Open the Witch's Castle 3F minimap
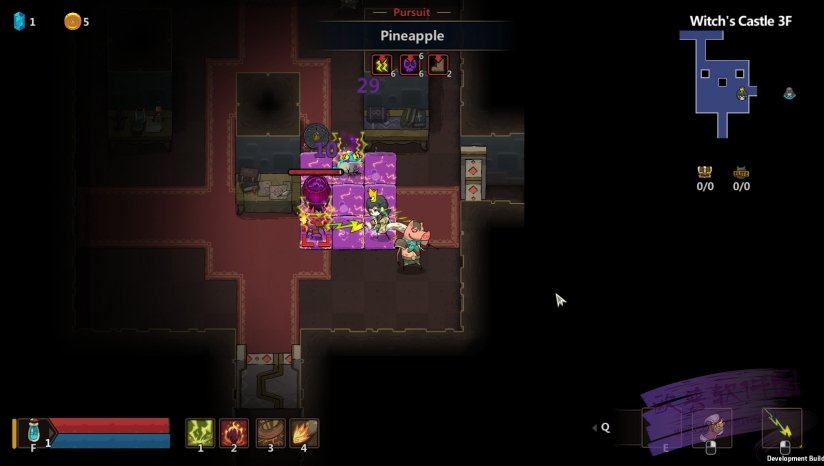Image resolution: width=824 pixels, height=466 pixels. pos(718,82)
